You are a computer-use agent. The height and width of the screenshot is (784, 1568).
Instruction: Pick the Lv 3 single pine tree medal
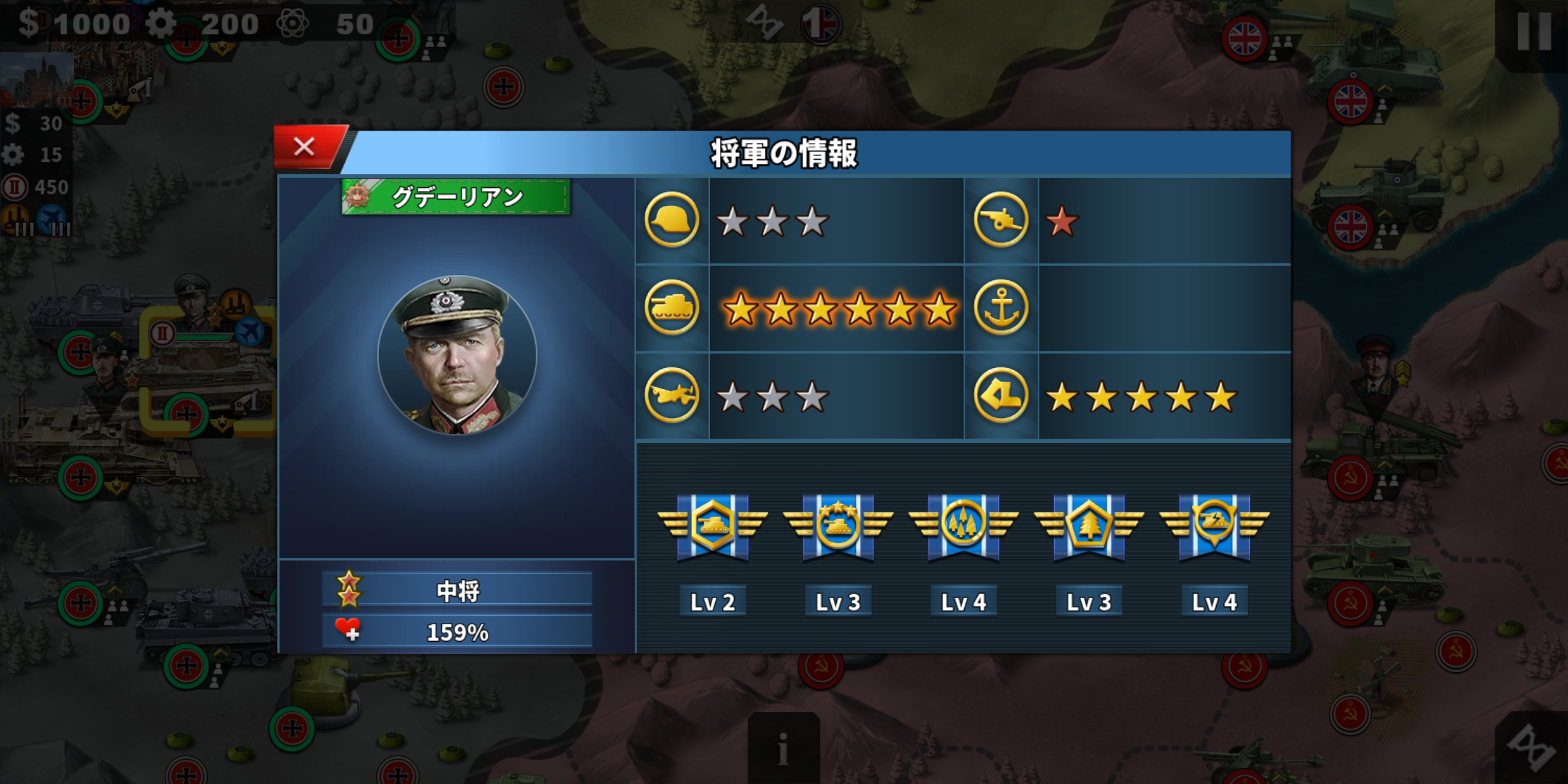click(1089, 527)
